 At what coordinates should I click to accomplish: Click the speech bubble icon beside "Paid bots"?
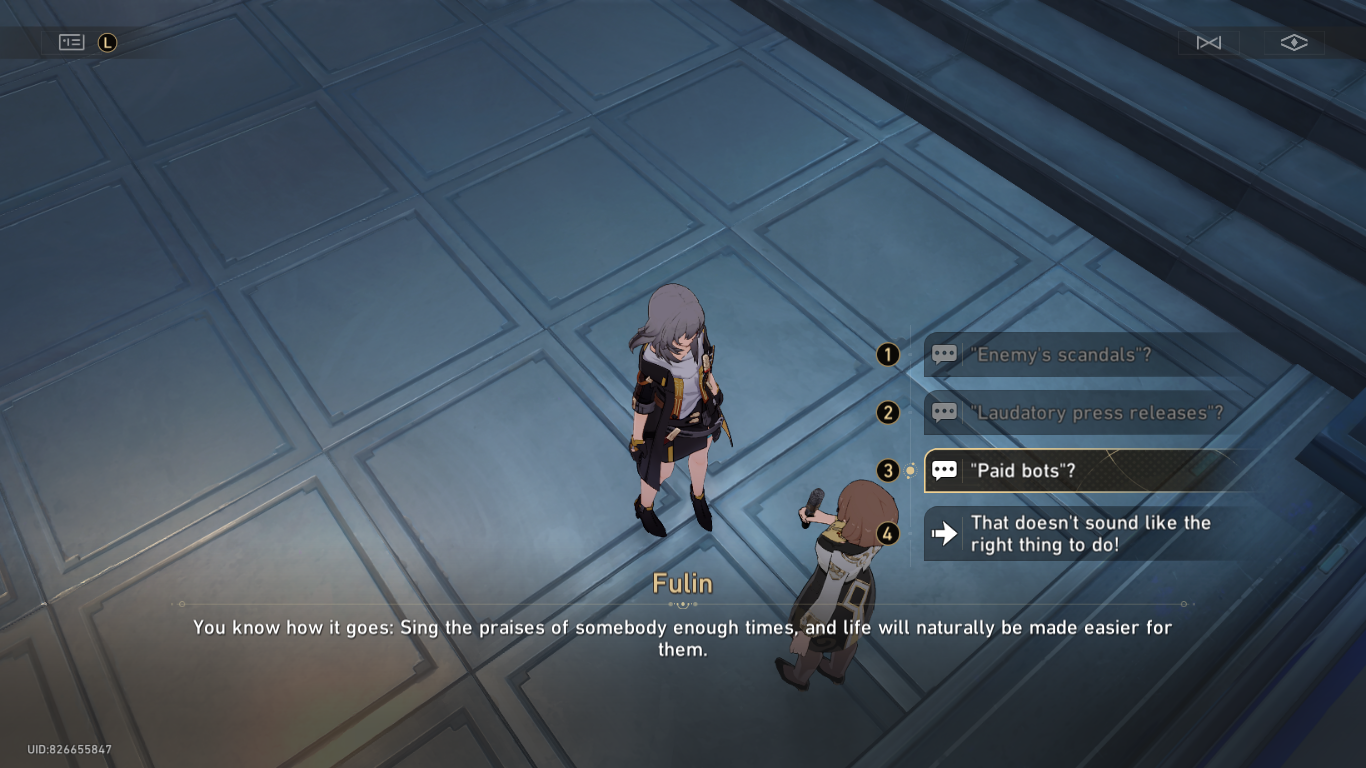click(944, 470)
